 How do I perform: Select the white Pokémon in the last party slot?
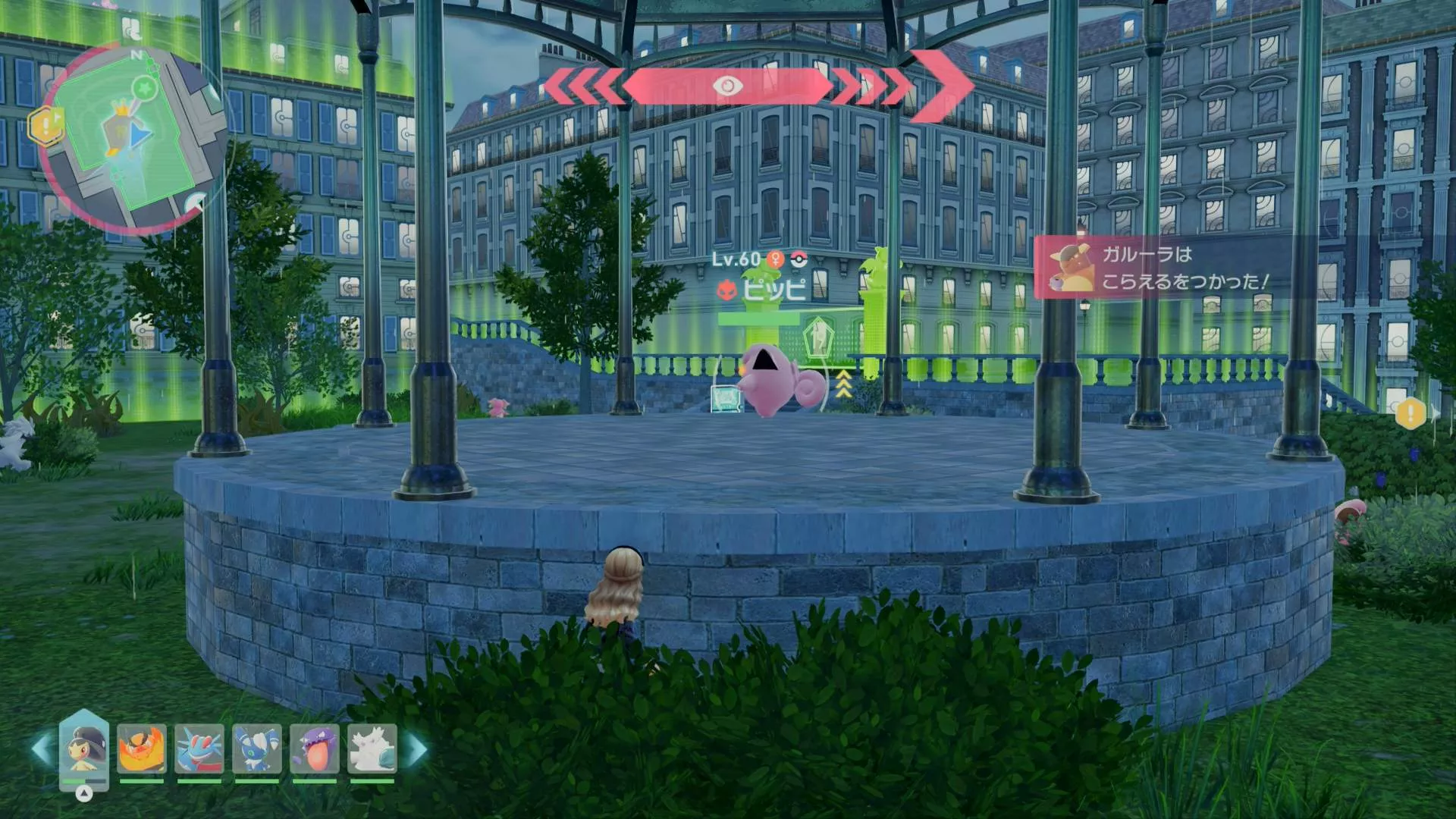pyautogui.click(x=372, y=749)
